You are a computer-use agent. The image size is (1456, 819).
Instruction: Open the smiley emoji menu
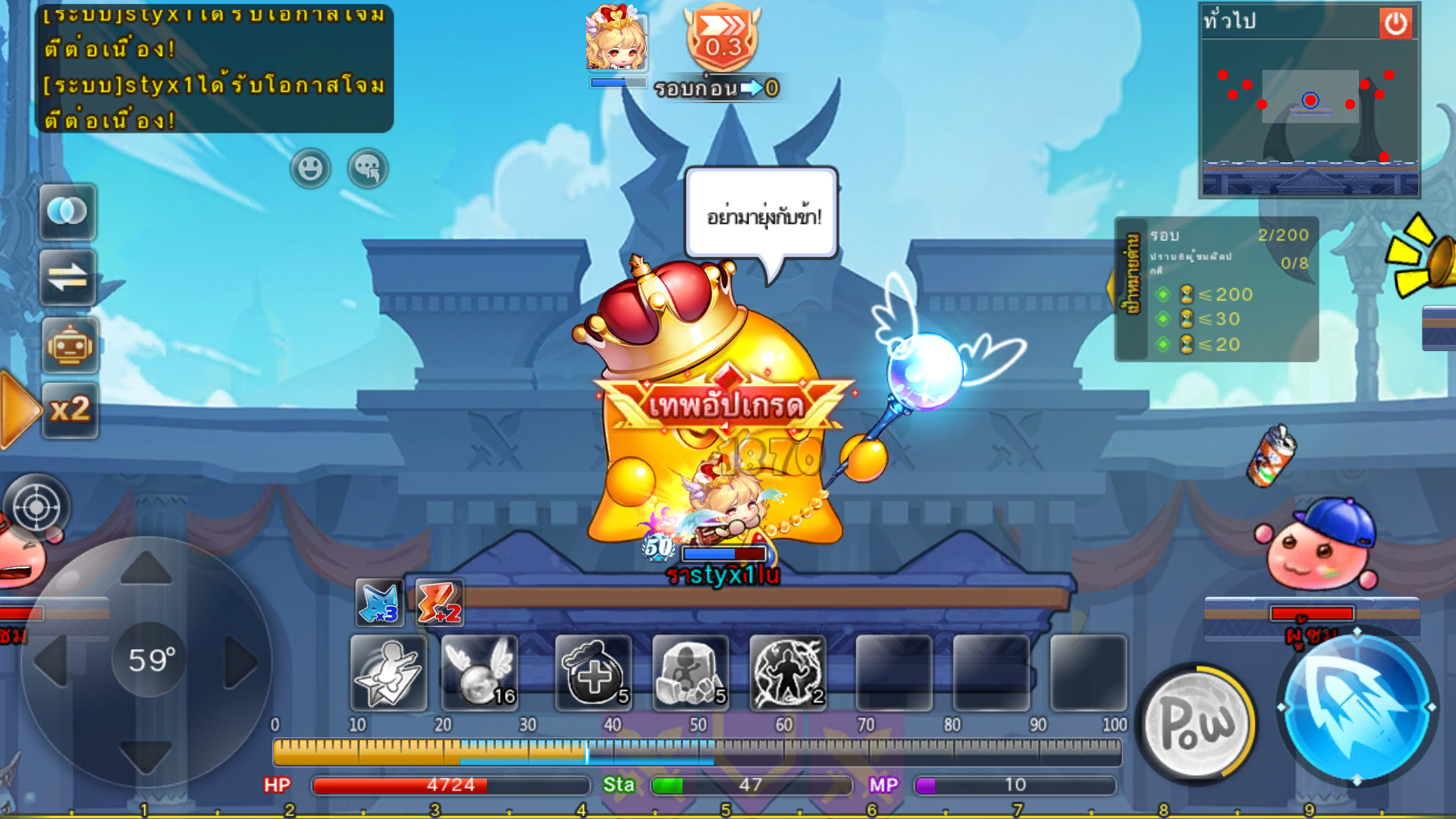coord(310,168)
